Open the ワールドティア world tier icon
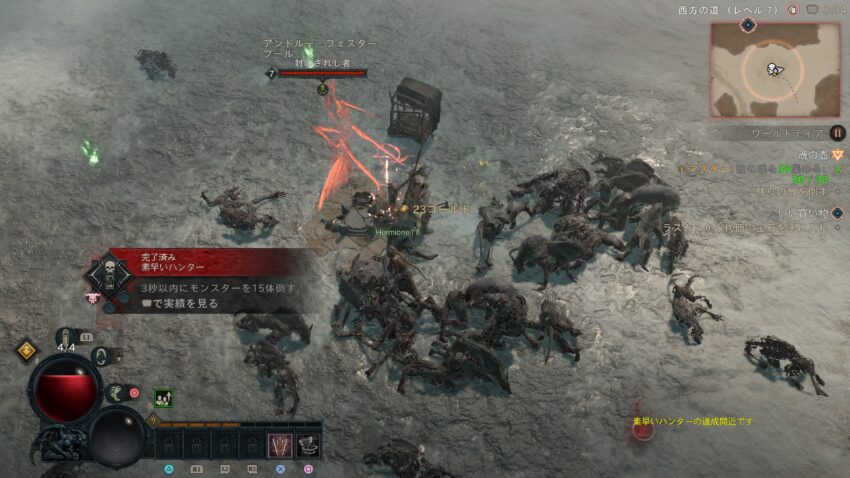The height and width of the screenshot is (478, 850). pyautogui.click(x=838, y=133)
